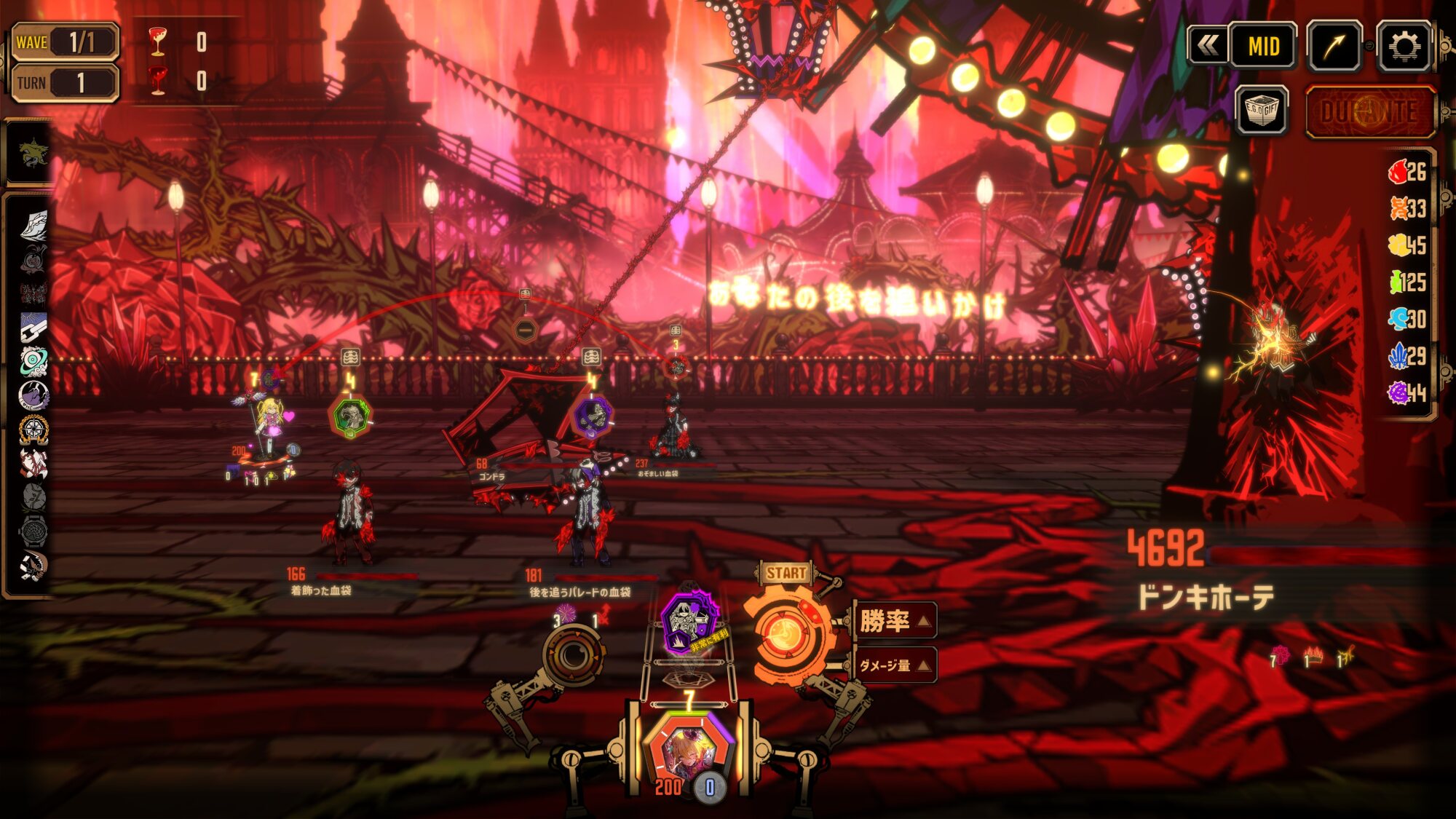Click the purple lightning mountain gift icon
The height and width of the screenshot is (819, 1456).
pyautogui.click(x=33, y=395)
